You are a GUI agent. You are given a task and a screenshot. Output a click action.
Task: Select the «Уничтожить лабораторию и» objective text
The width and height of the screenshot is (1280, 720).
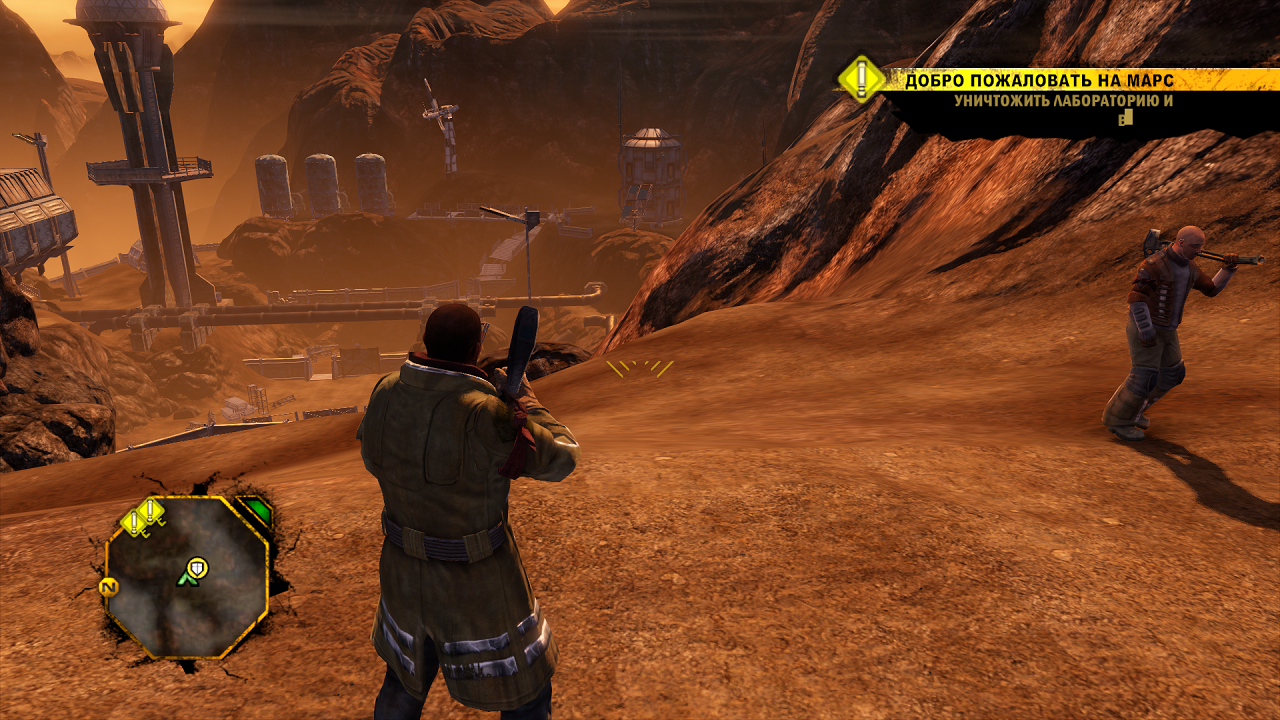tap(1063, 100)
